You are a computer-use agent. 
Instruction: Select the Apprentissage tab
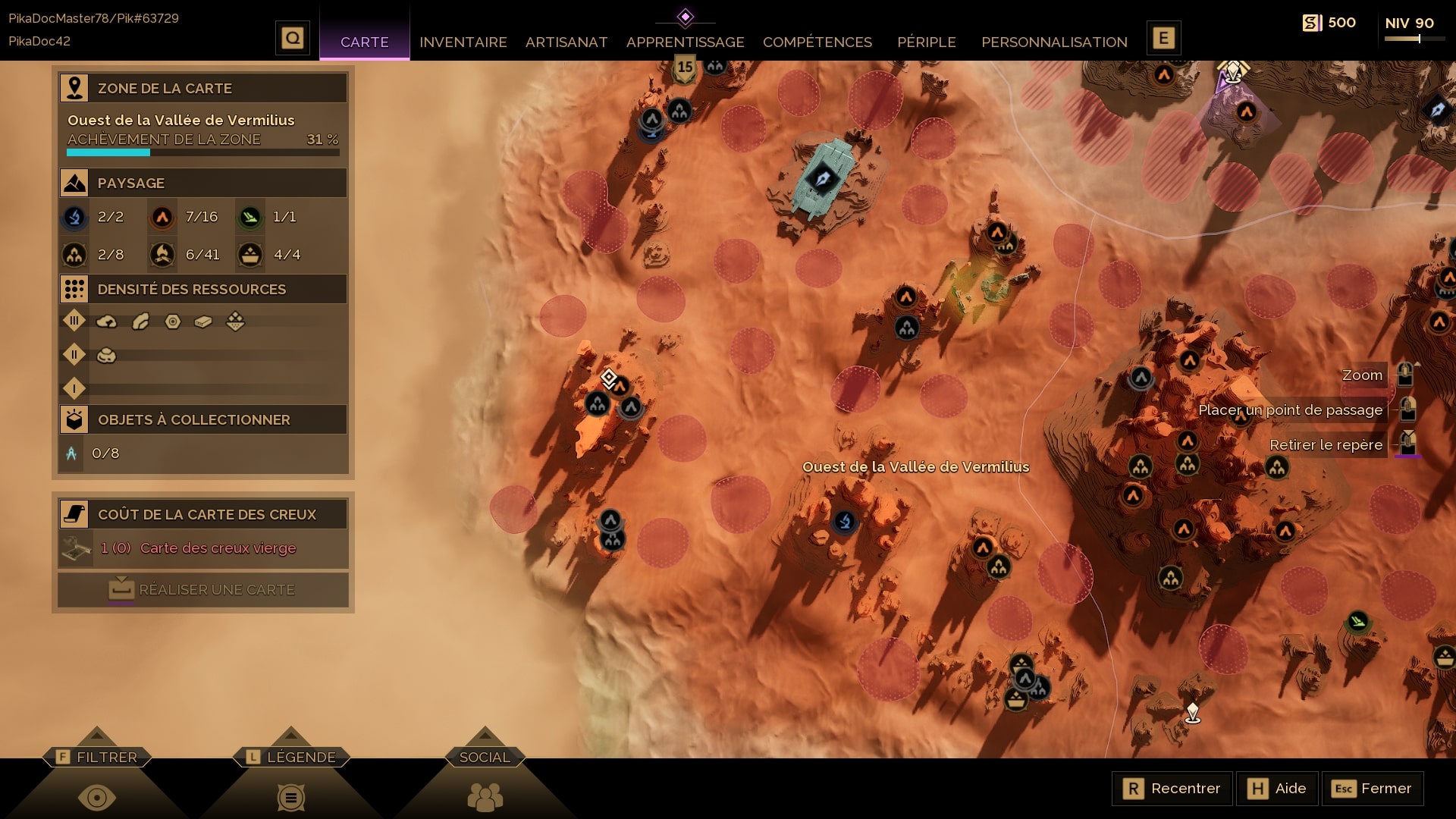tap(685, 42)
